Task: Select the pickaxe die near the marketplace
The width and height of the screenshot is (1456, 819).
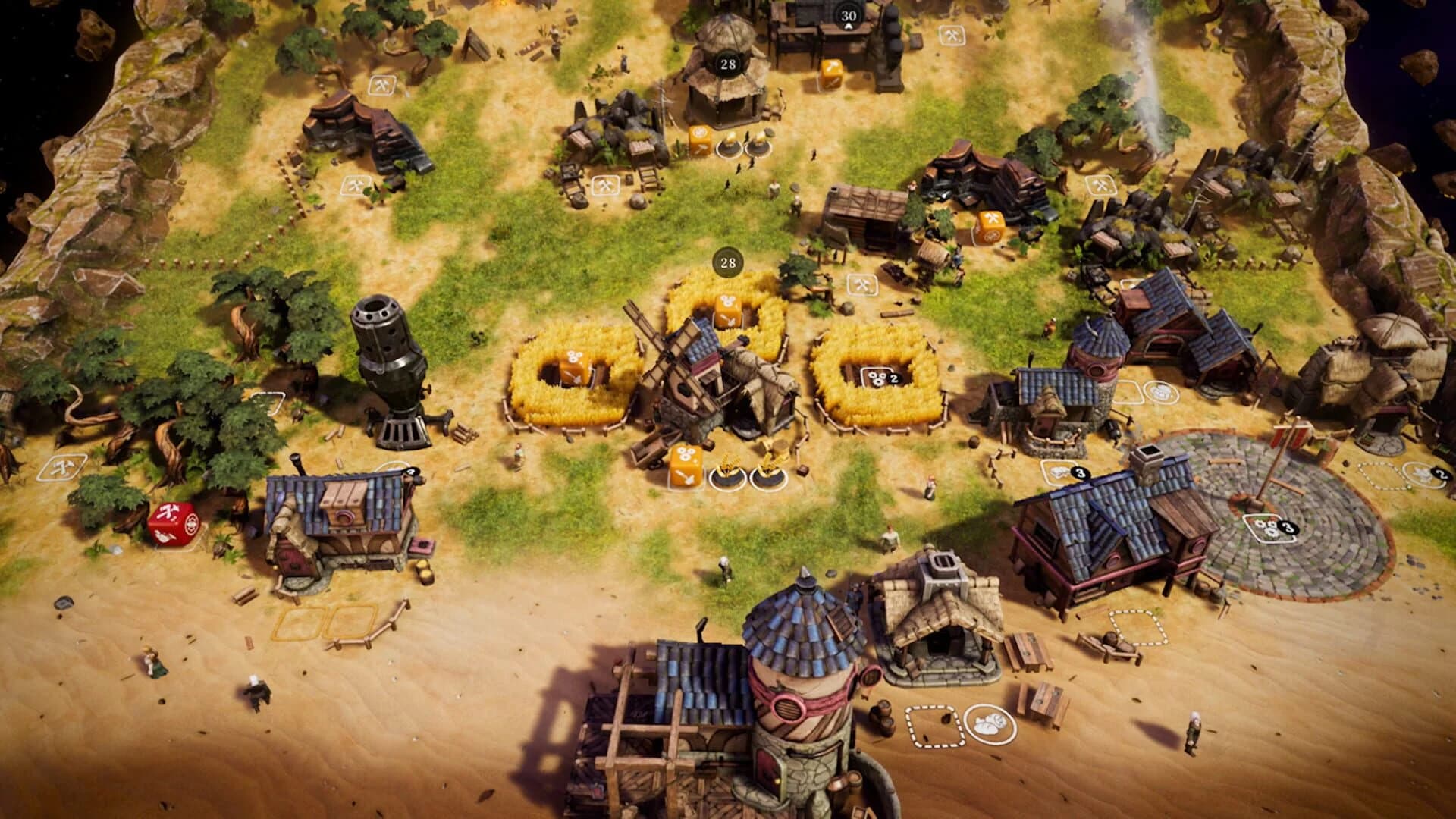Action: 830,72
